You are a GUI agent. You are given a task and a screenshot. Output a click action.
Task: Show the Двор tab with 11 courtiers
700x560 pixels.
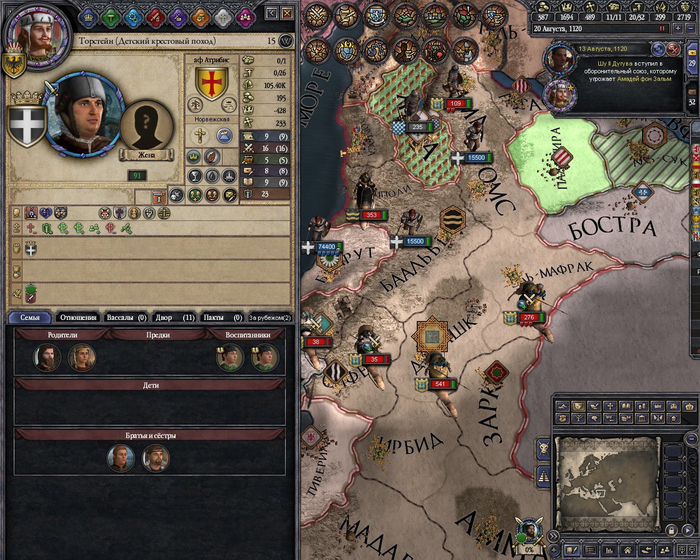[175, 318]
